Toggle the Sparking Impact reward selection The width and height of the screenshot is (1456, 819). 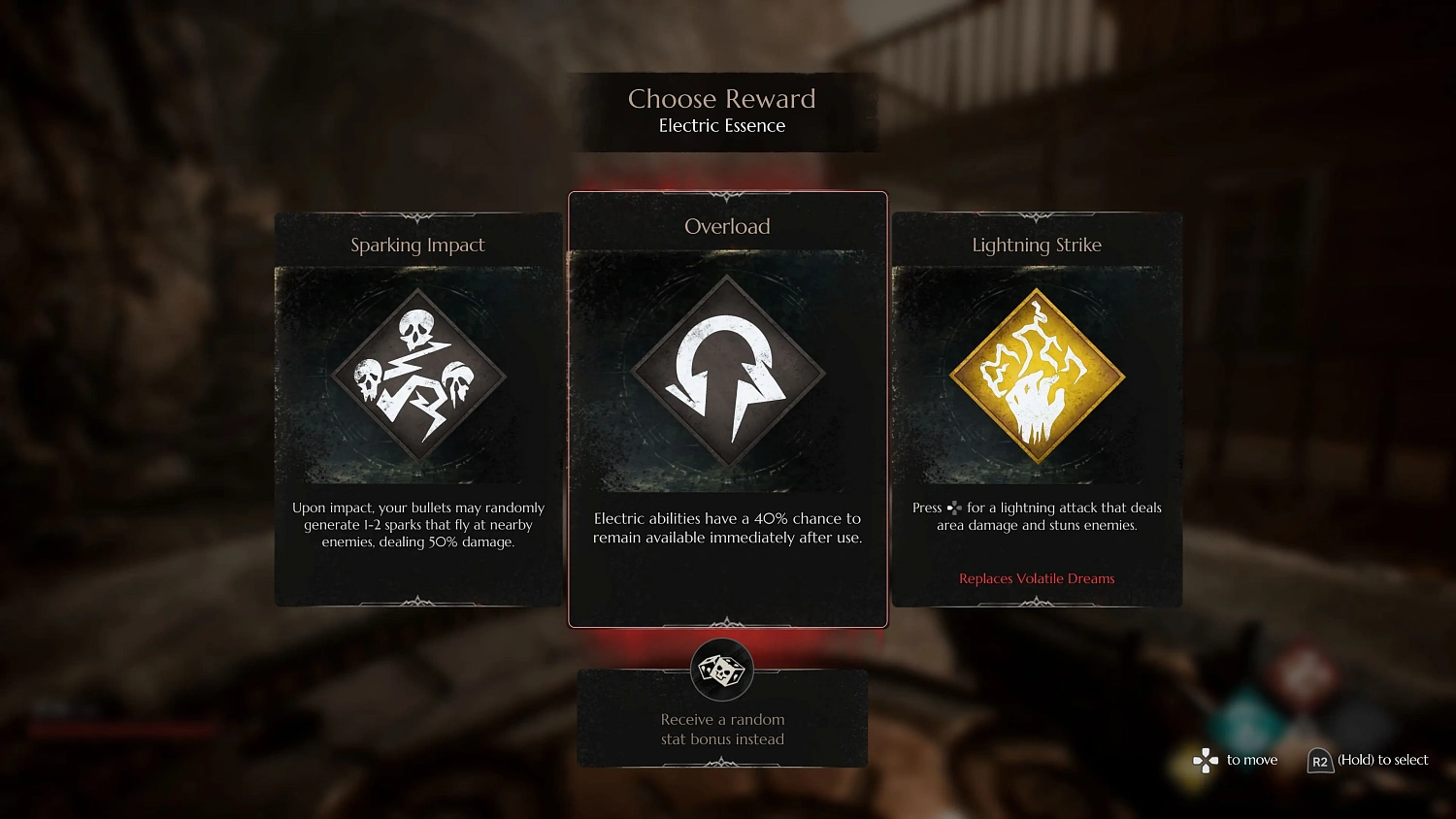pos(417,408)
